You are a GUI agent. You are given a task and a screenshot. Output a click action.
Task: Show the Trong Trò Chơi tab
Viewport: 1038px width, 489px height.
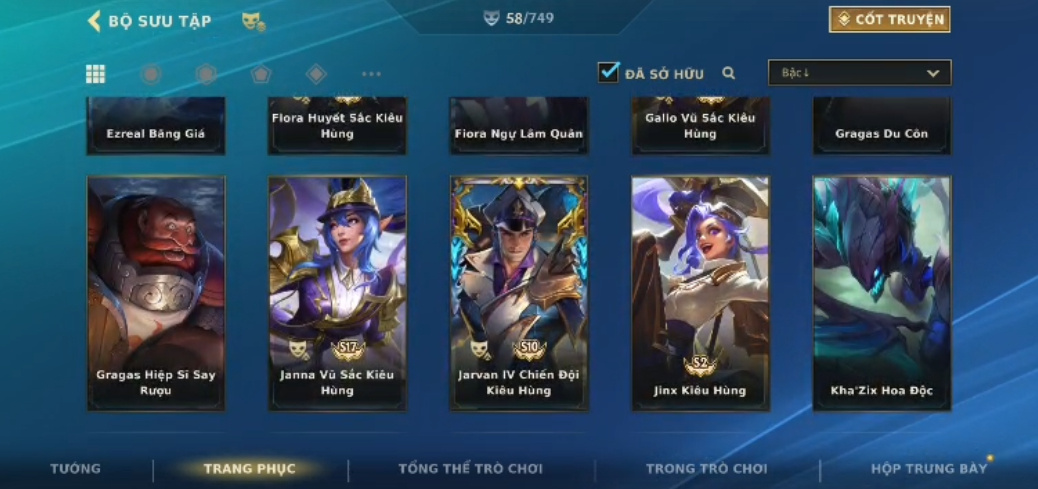[x=706, y=468]
